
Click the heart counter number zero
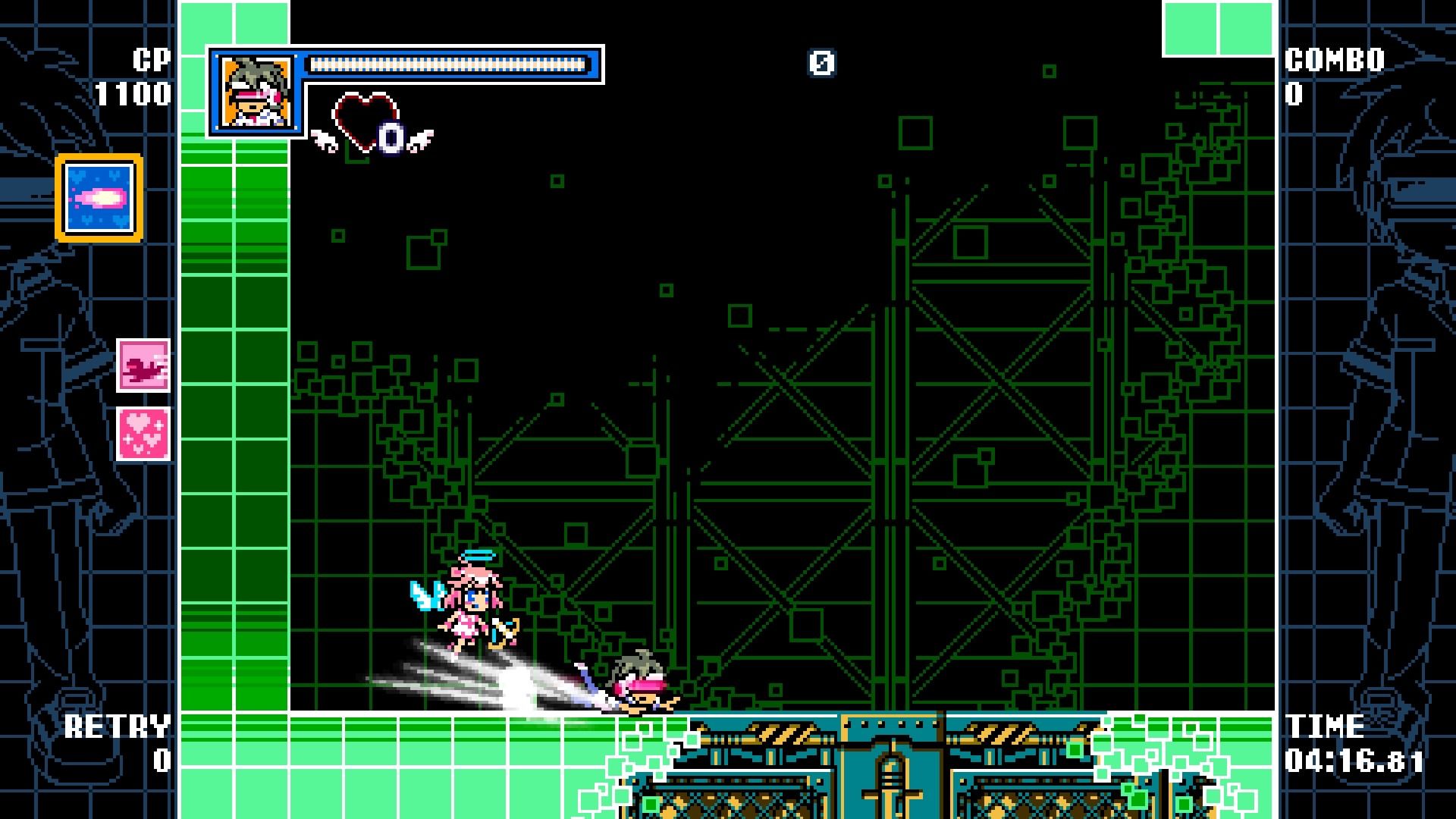[391, 137]
